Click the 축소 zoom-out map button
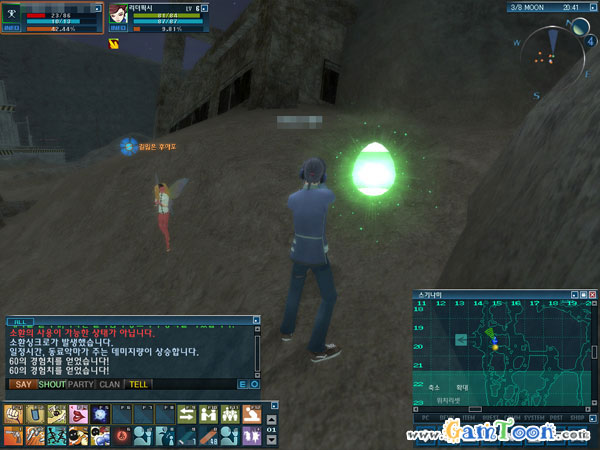Screen dimensions: 600x450 [433, 385]
